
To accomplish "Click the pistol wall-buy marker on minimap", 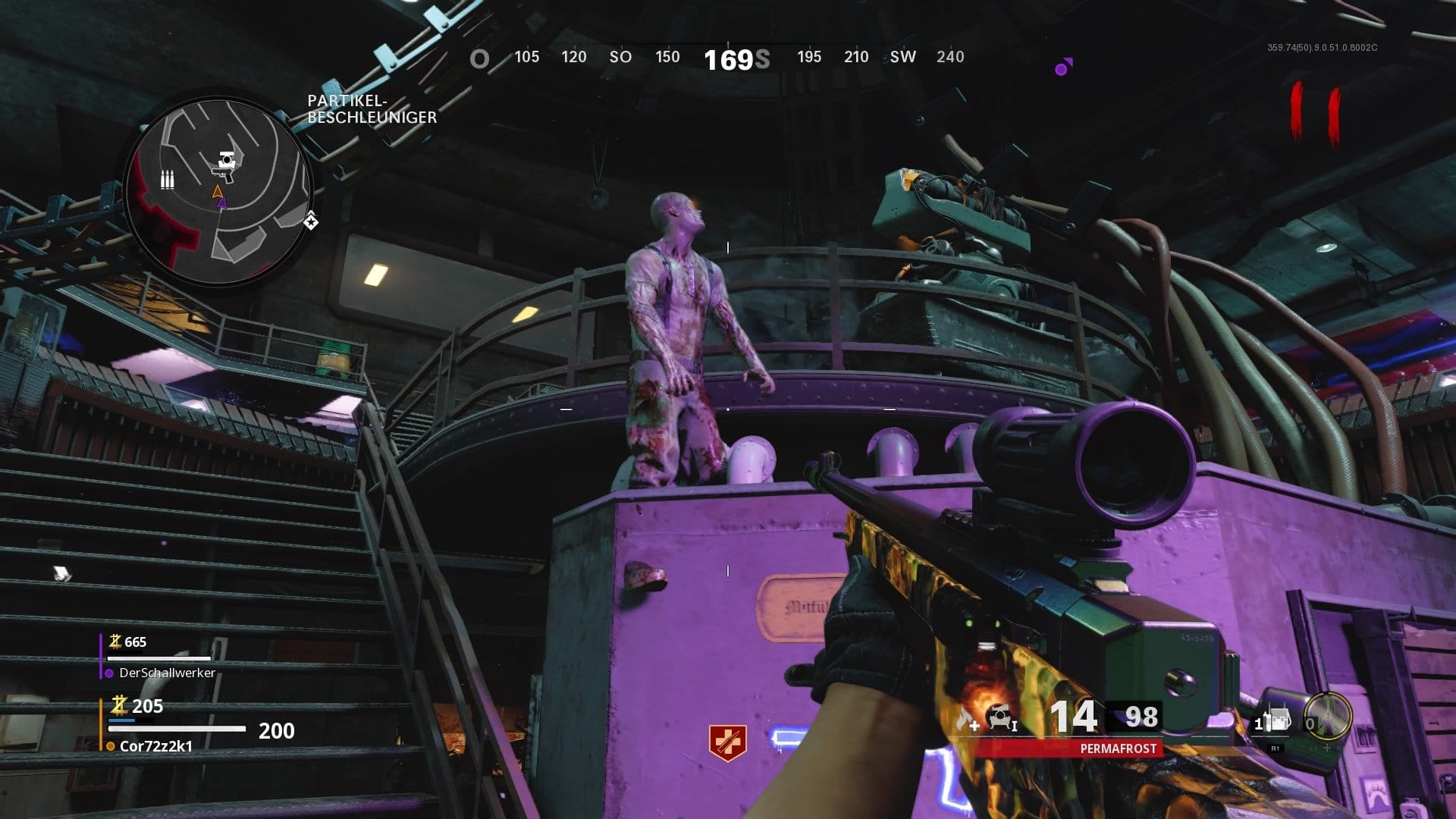I will pos(226,166).
